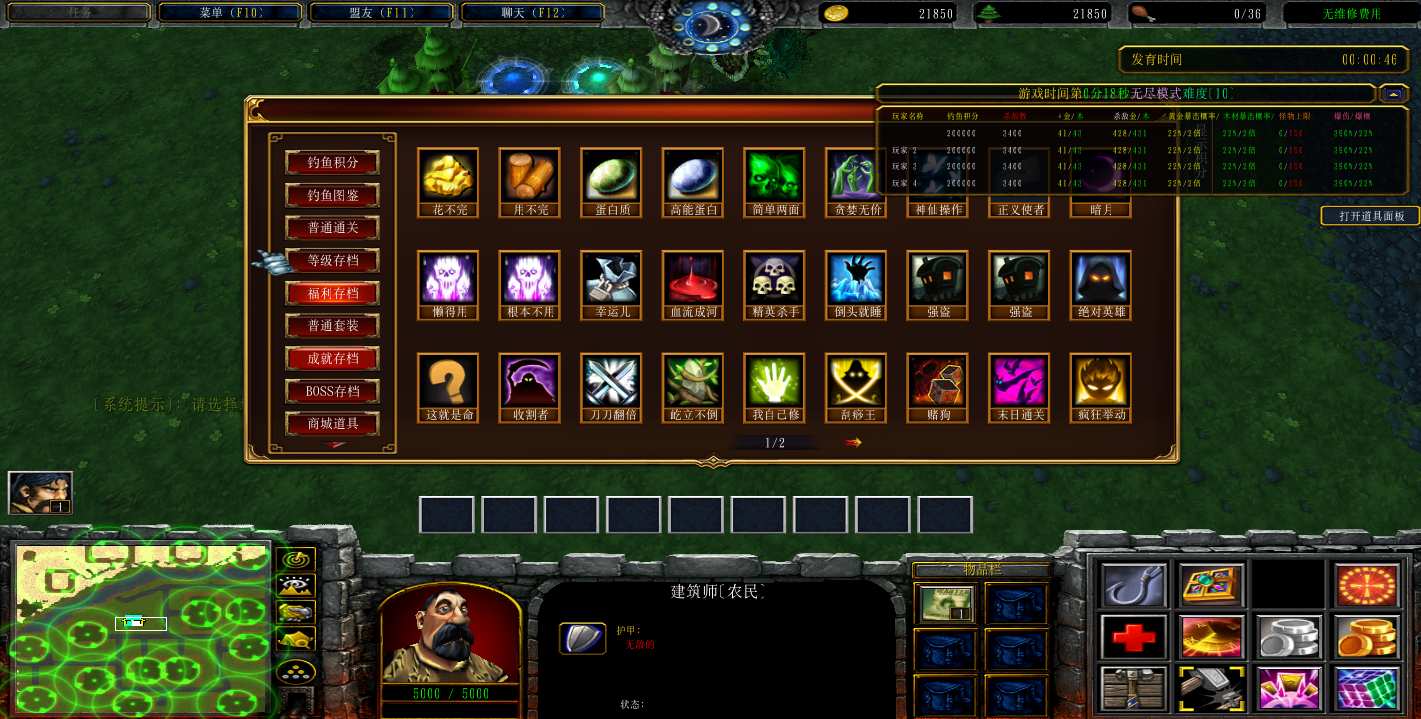1421x719 pixels.
Task: Open the 盟友 (F11) allies panel
Action: 382,13
